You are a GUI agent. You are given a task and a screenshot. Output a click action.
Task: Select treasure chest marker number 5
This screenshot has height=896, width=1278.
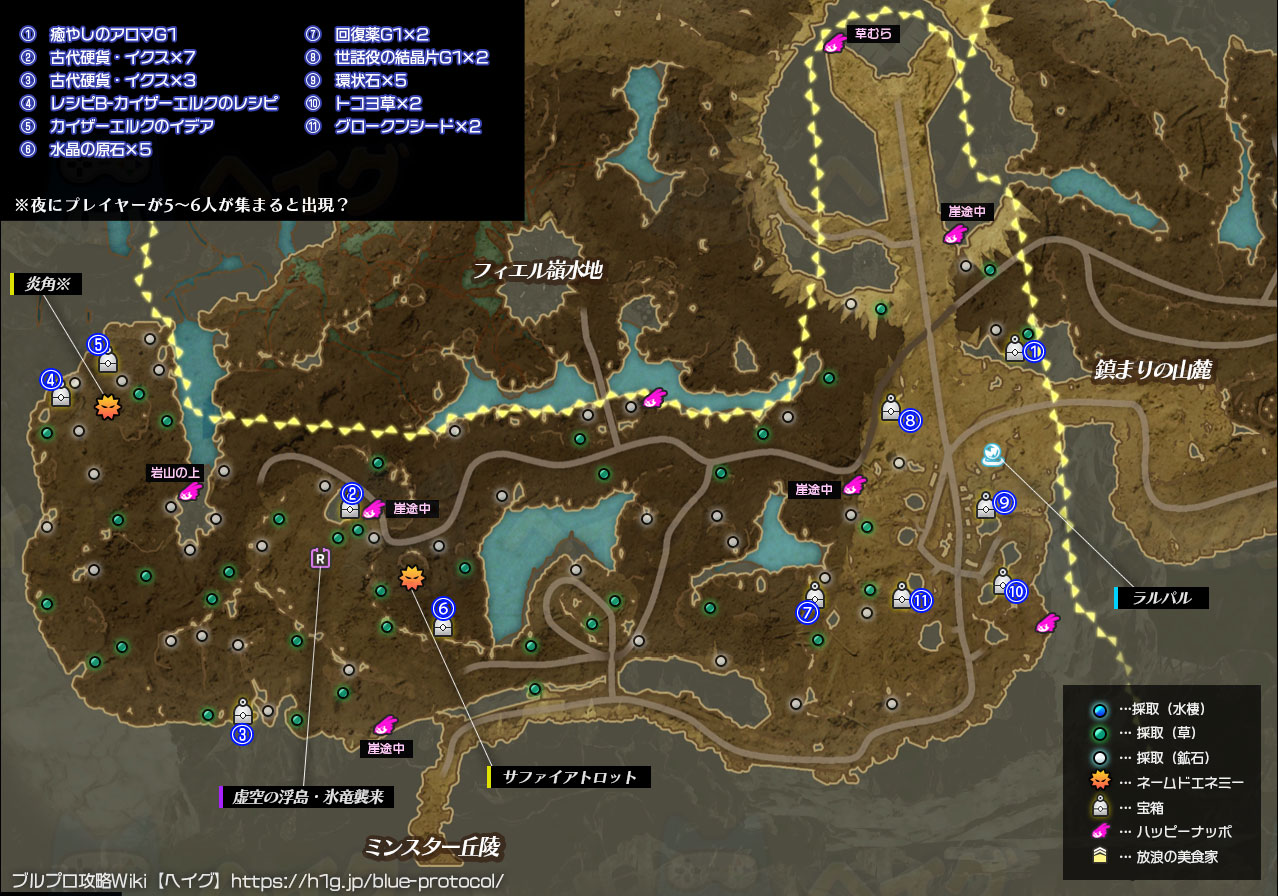(x=108, y=360)
